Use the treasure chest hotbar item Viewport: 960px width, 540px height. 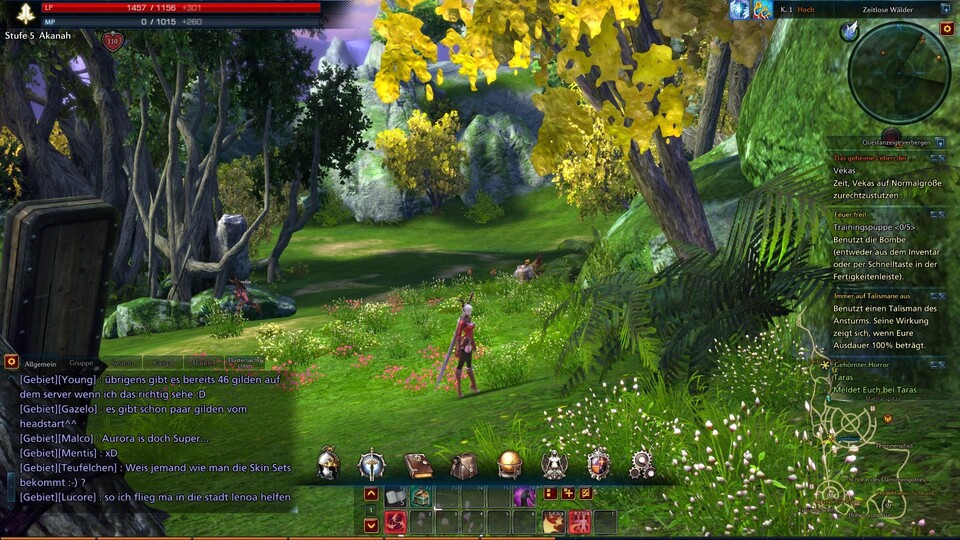pos(421,496)
